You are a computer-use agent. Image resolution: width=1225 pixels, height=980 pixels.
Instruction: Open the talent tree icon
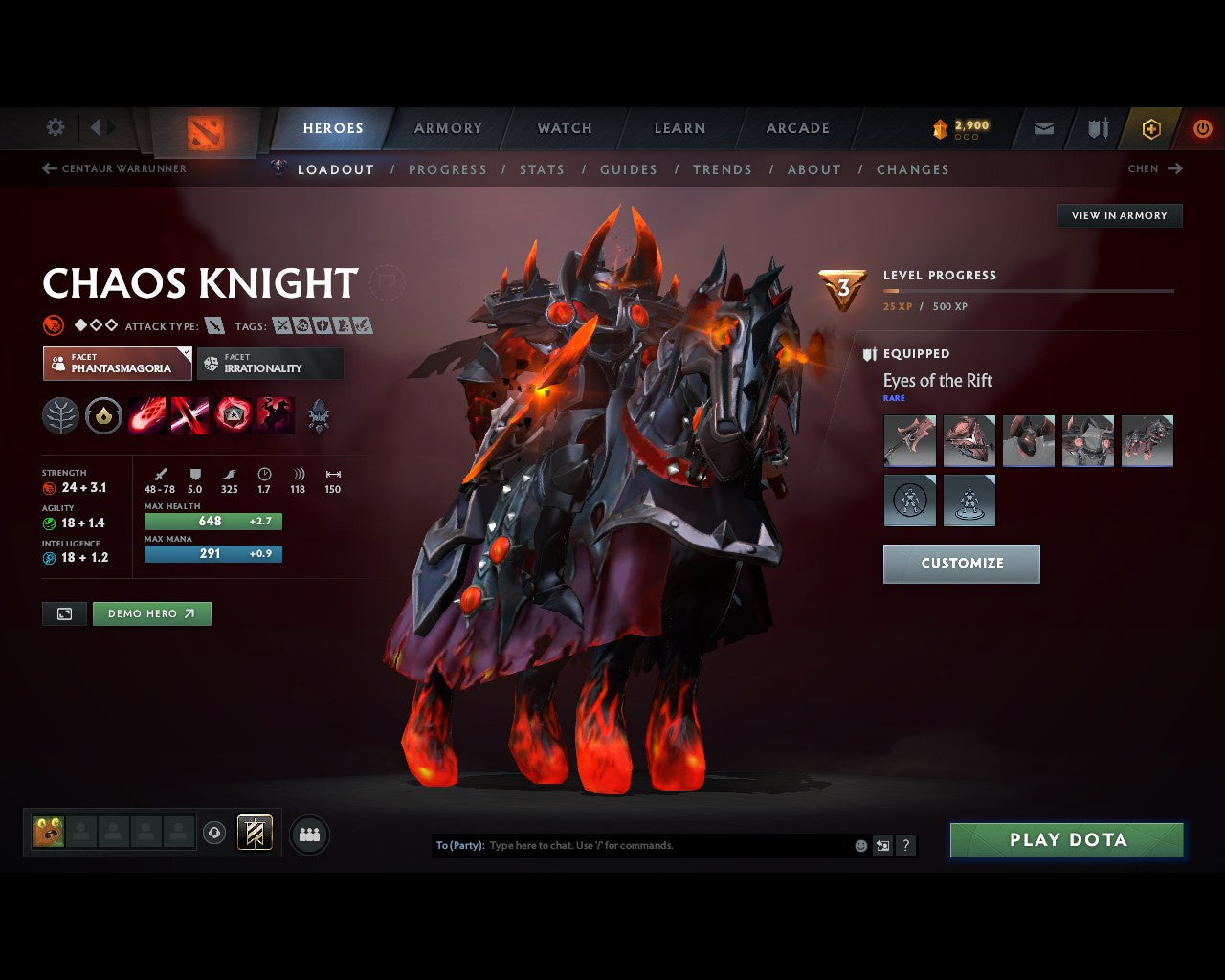pos(60,415)
